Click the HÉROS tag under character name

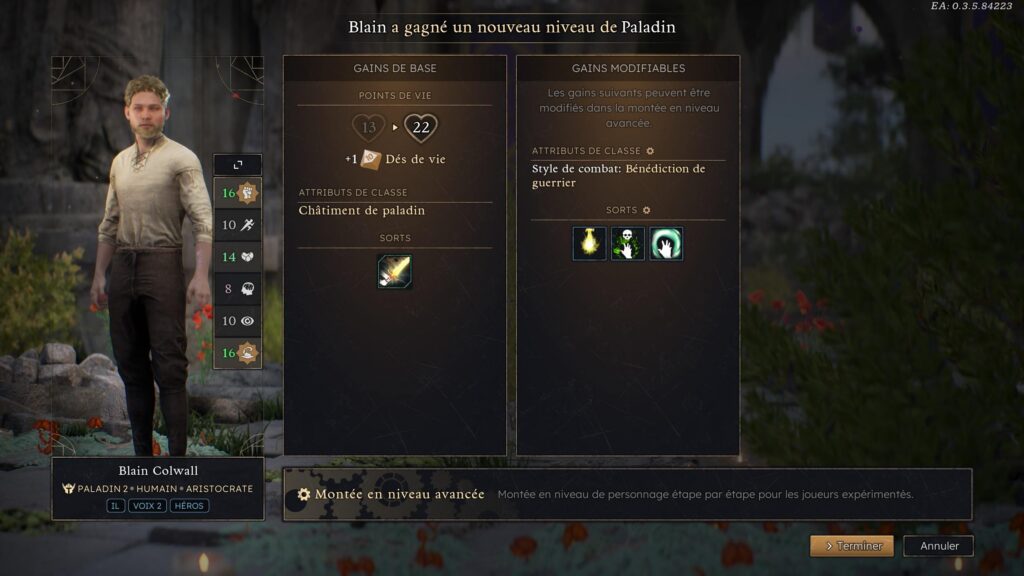(x=189, y=506)
